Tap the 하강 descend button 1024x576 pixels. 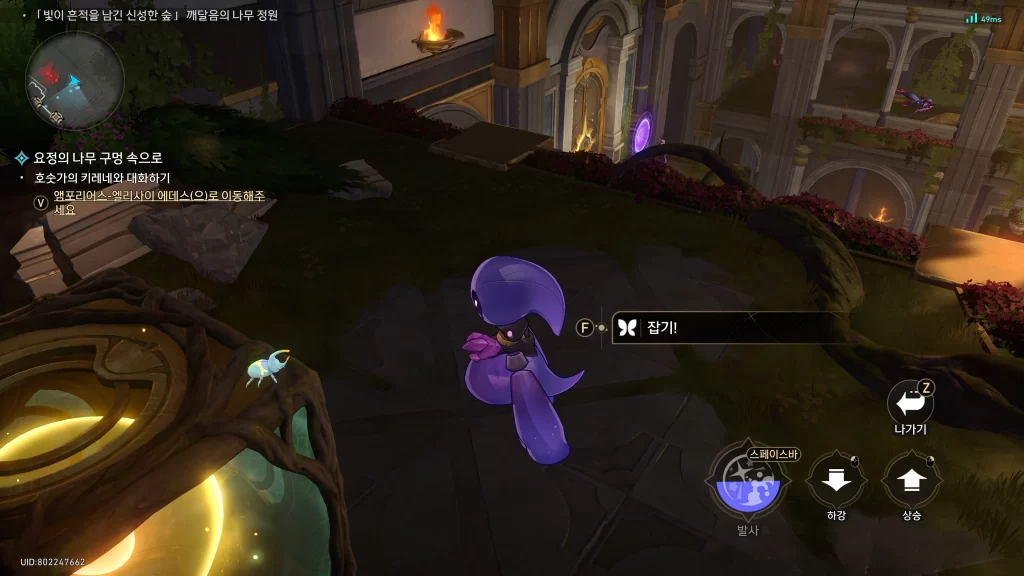pos(836,481)
